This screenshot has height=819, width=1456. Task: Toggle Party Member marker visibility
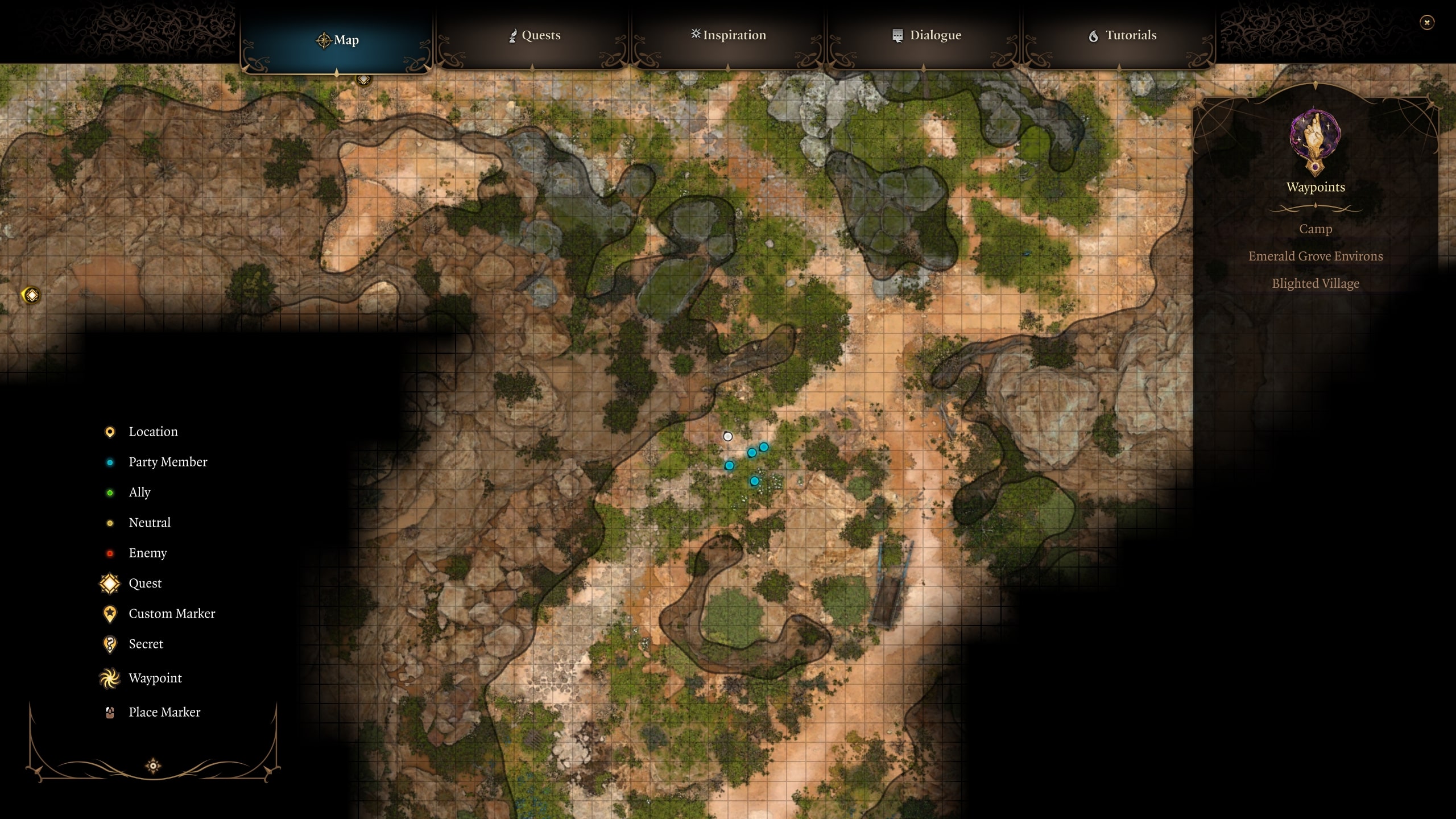coord(109,462)
